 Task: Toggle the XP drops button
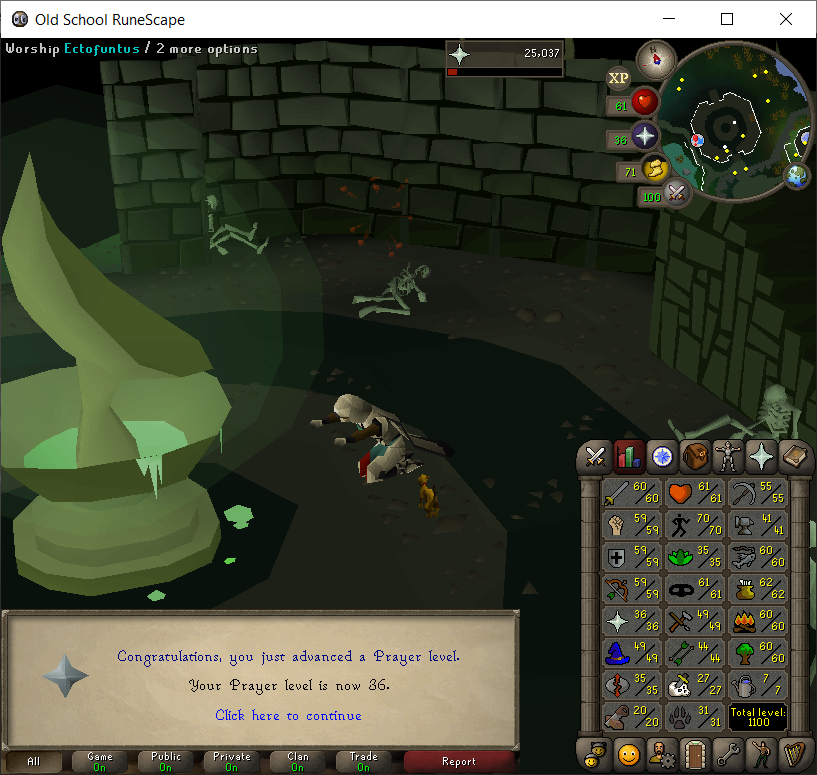(619, 77)
